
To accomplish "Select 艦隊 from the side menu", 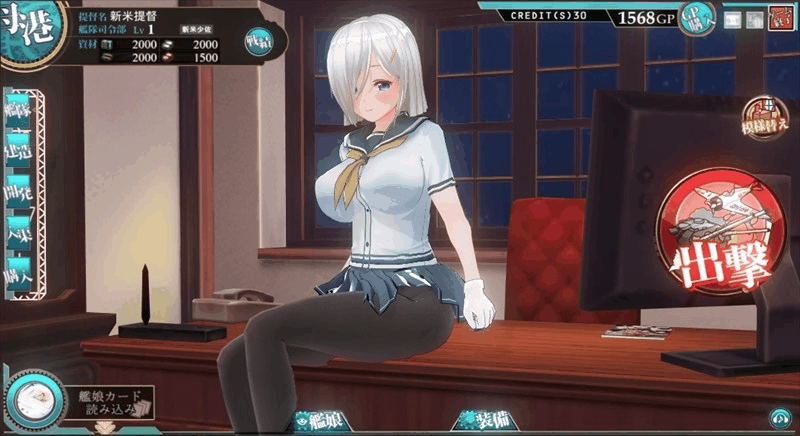I will [20, 107].
